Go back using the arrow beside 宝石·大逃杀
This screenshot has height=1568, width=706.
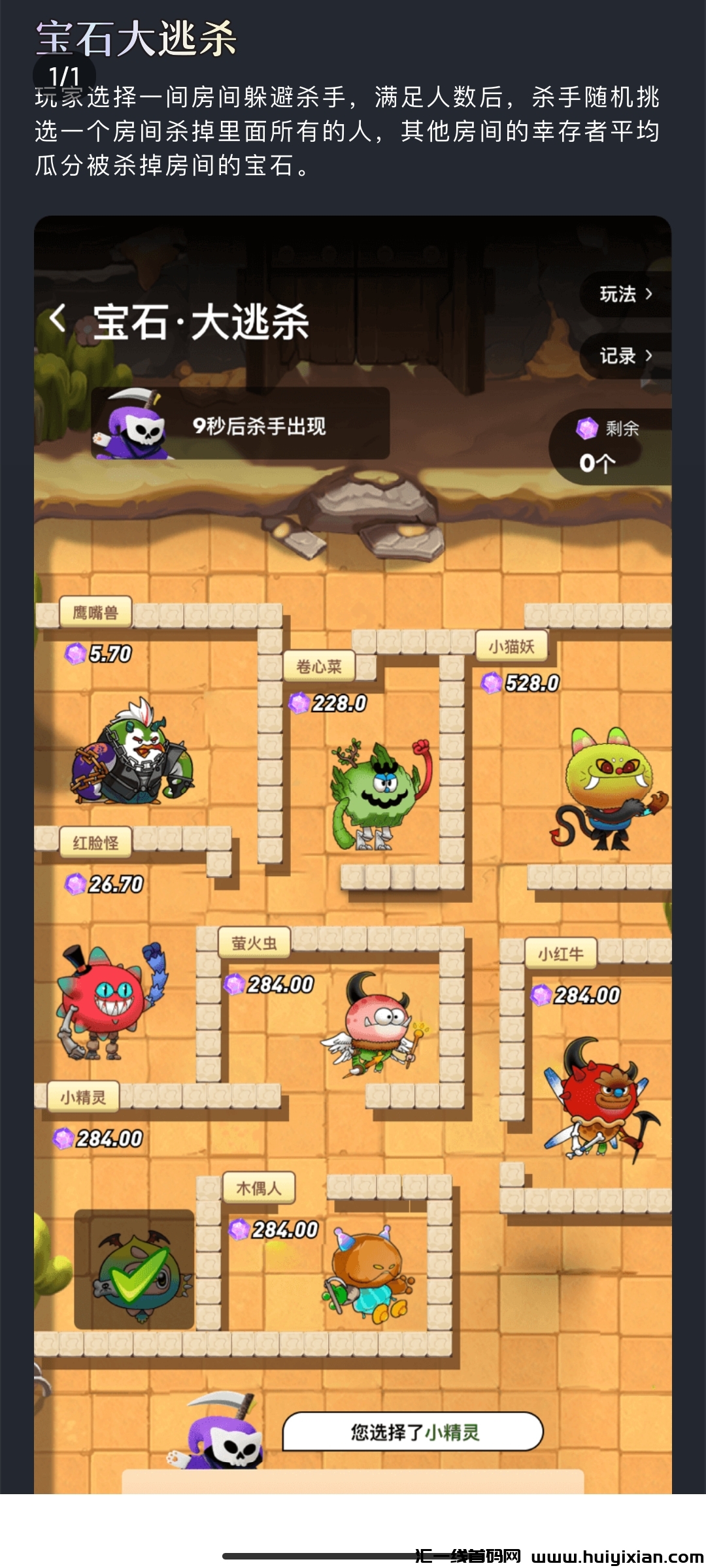coord(58,319)
